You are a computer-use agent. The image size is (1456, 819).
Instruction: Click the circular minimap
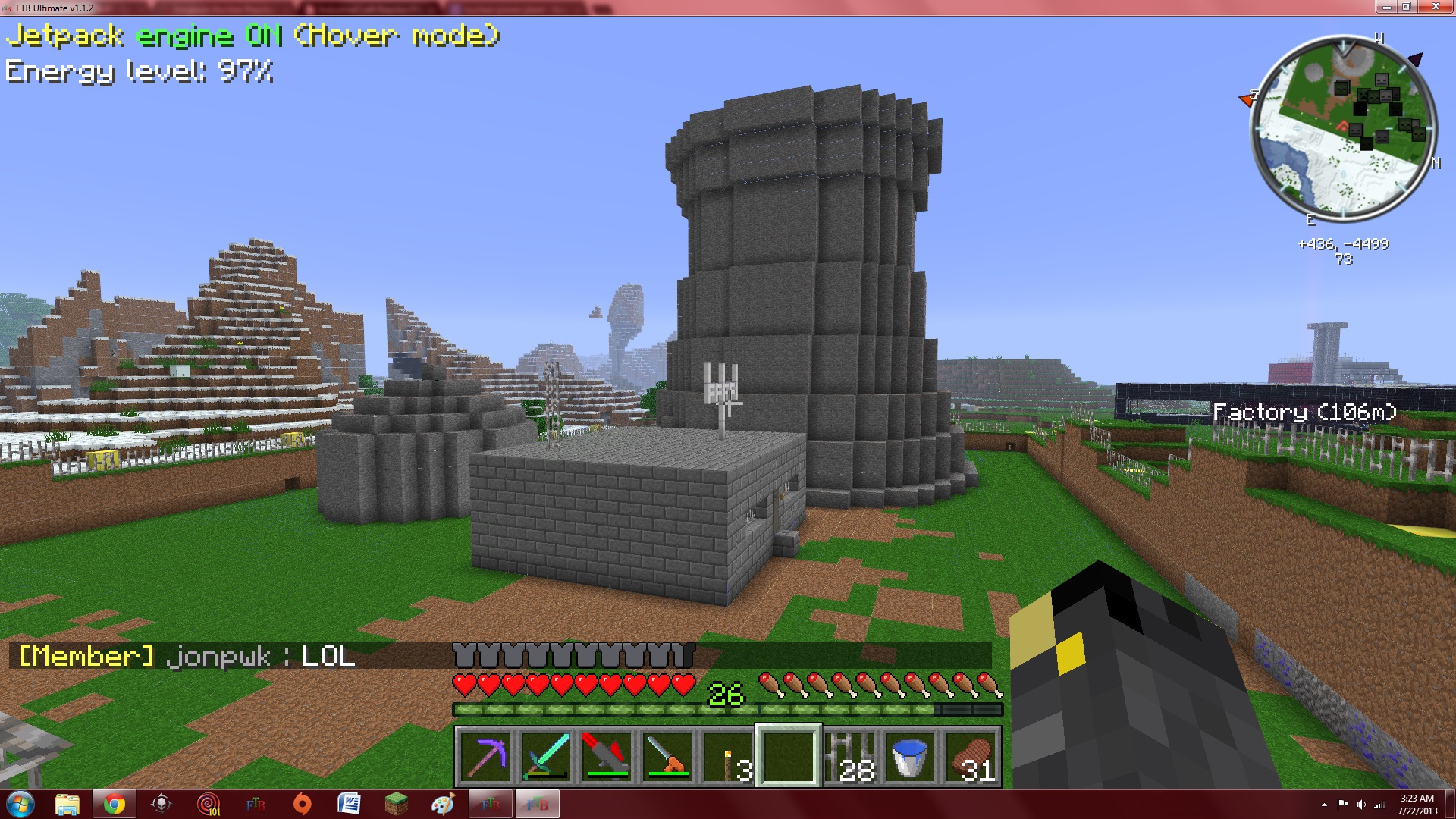pyautogui.click(x=1343, y=129)
